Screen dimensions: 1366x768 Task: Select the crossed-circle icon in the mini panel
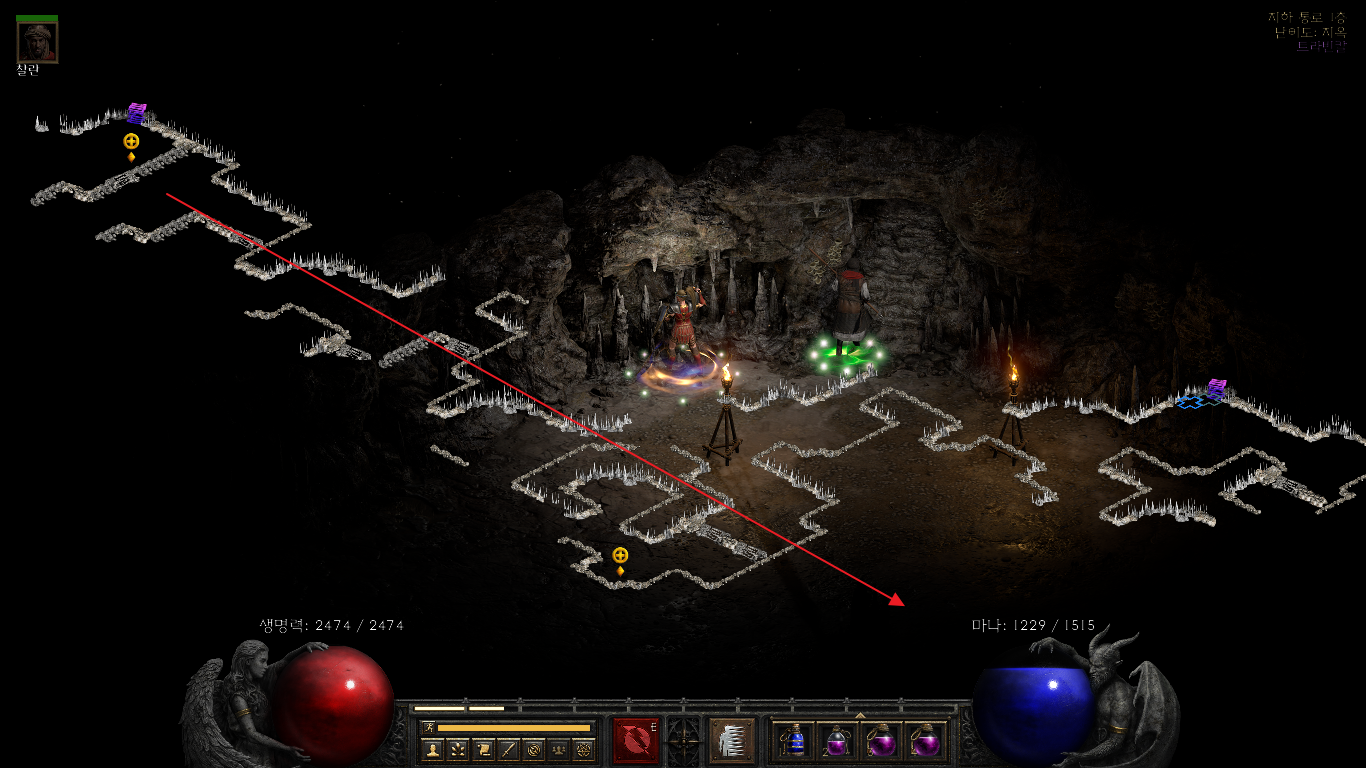coord(534,749)
